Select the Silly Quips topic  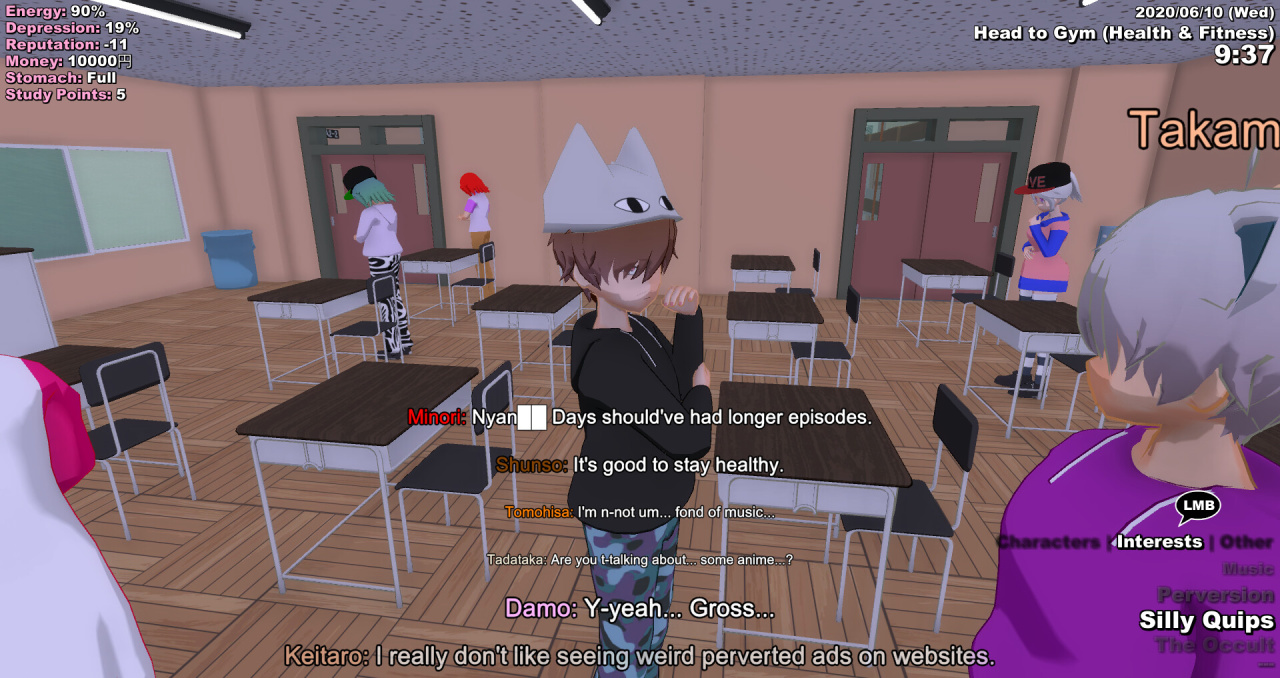[x=1207, y=621]
